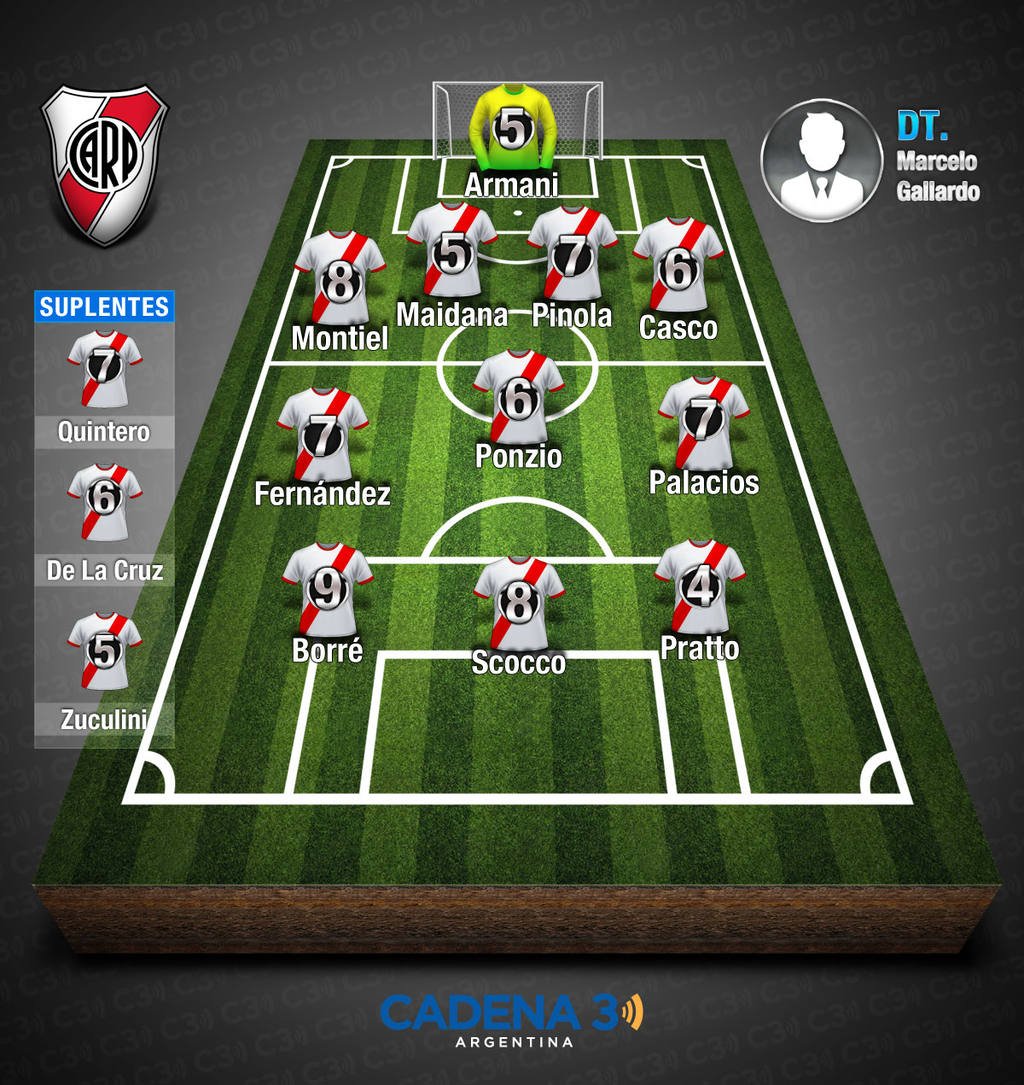1024x1085 pixels.
Task: Open coach Marcelo Gallardo's avatar
Action: [821, 160]
